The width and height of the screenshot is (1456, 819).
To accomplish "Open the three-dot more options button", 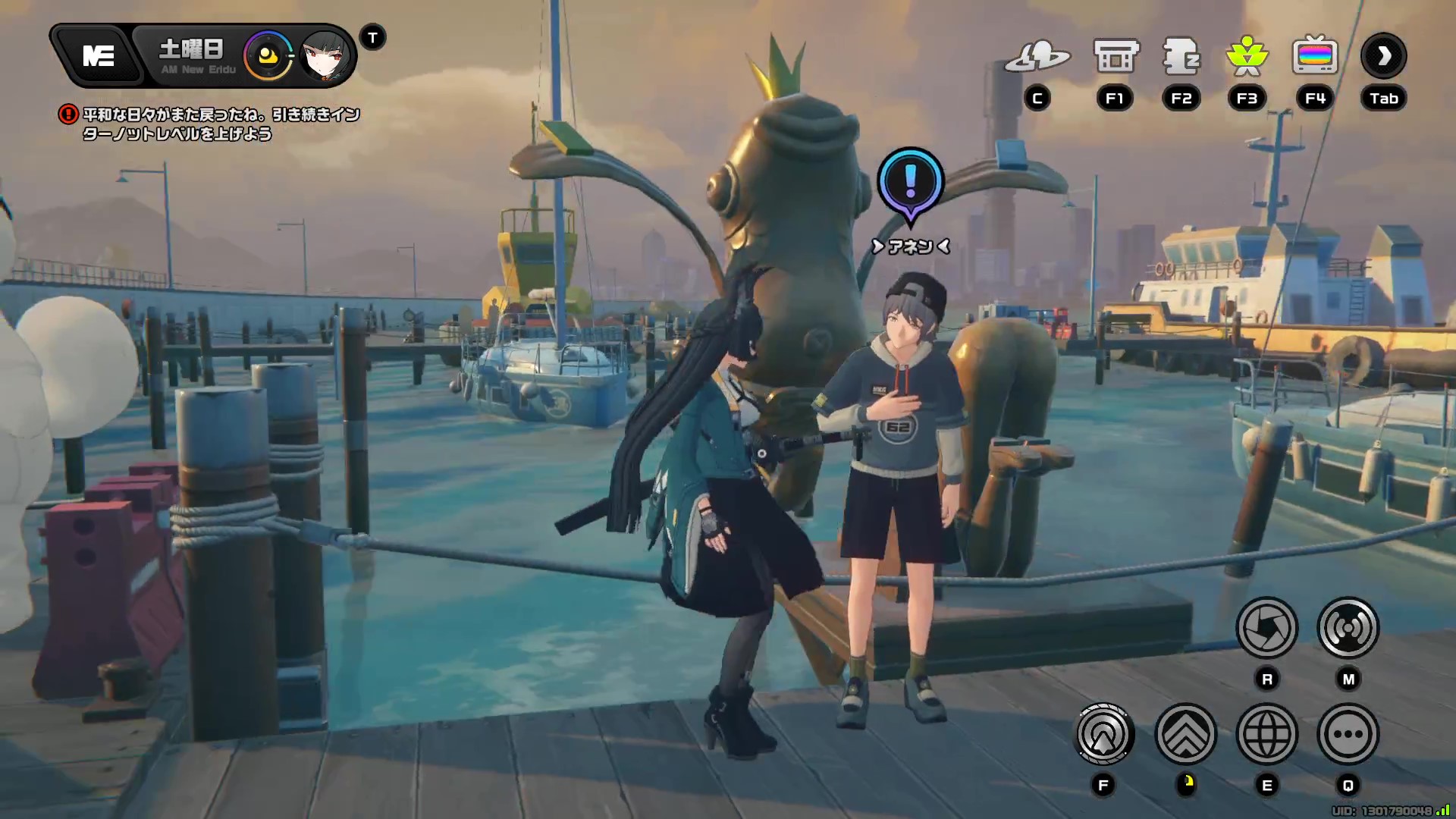I will (x=1348, y=734).
